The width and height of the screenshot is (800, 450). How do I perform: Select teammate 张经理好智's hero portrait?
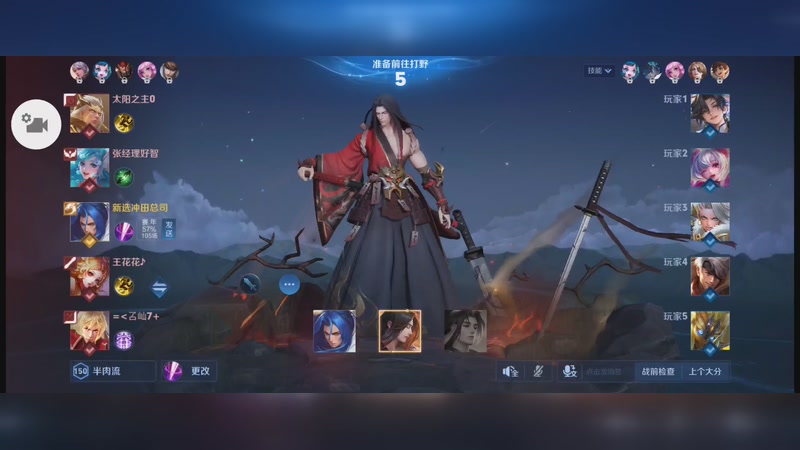tap(89, 169)
